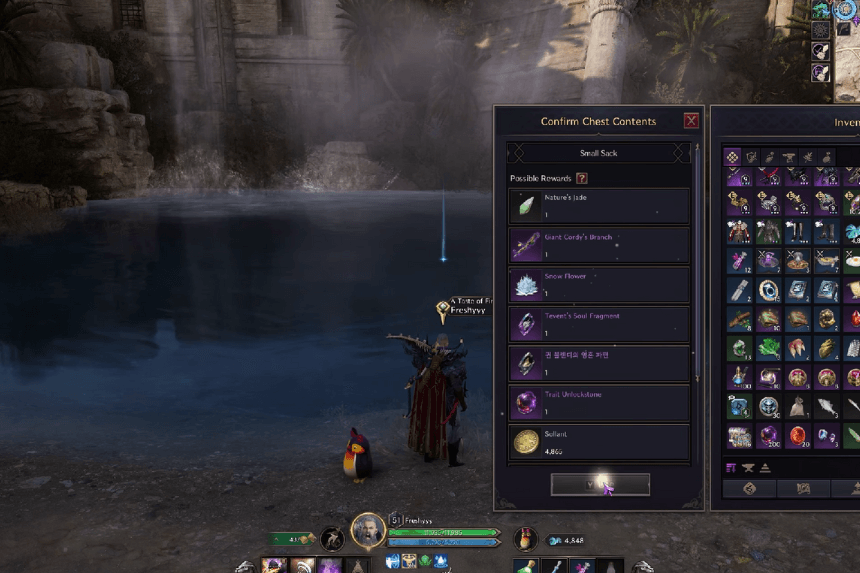Screen dimensions: 860x573
Task: Switch to the inventory All items tab
Action: tap(733, 157)
